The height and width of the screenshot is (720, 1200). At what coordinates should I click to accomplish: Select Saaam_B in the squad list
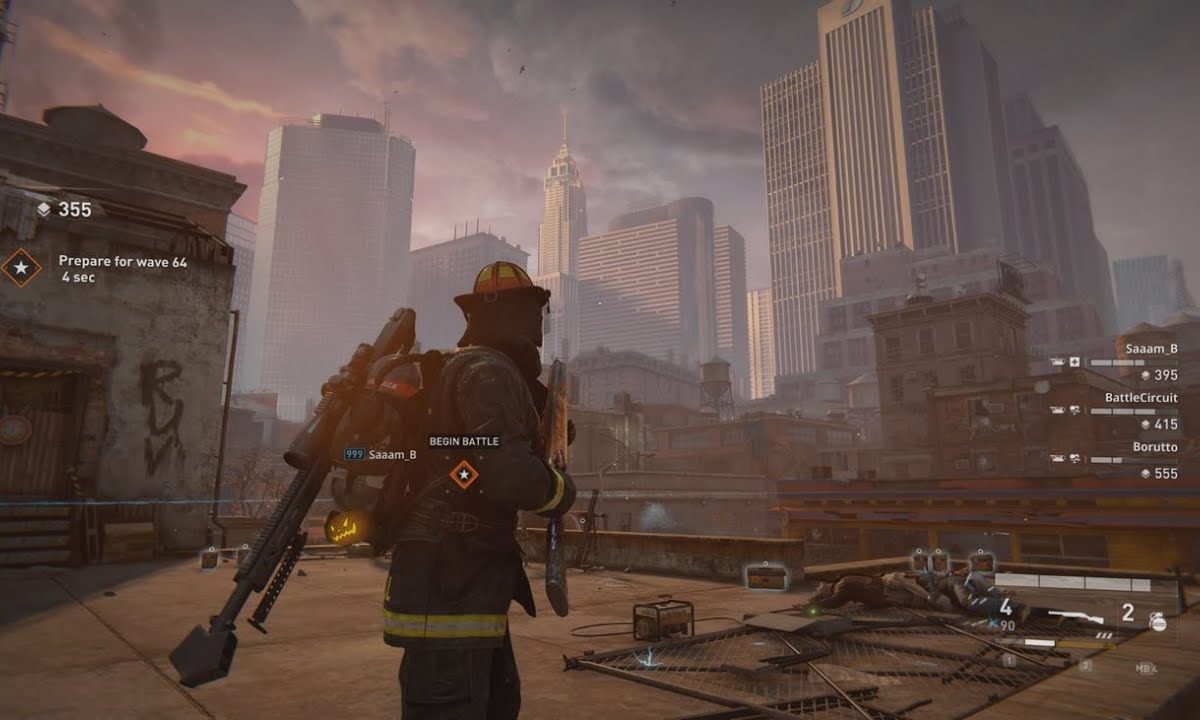(1151, 348)
